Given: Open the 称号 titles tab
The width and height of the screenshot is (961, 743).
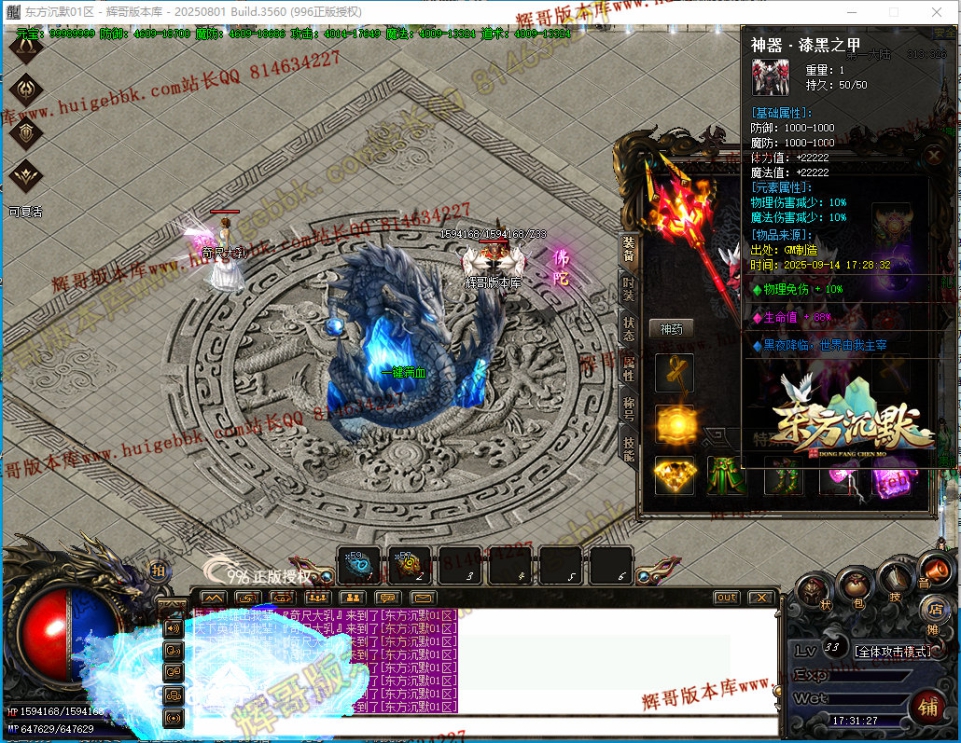Looking at the screenshot, I should [629, 408].
